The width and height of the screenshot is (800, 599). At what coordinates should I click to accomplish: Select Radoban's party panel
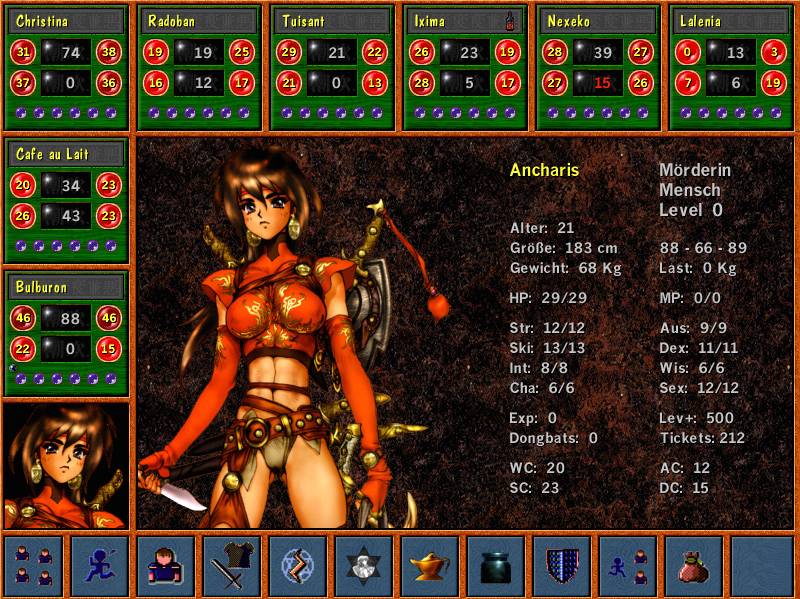(x=199, y=68)
